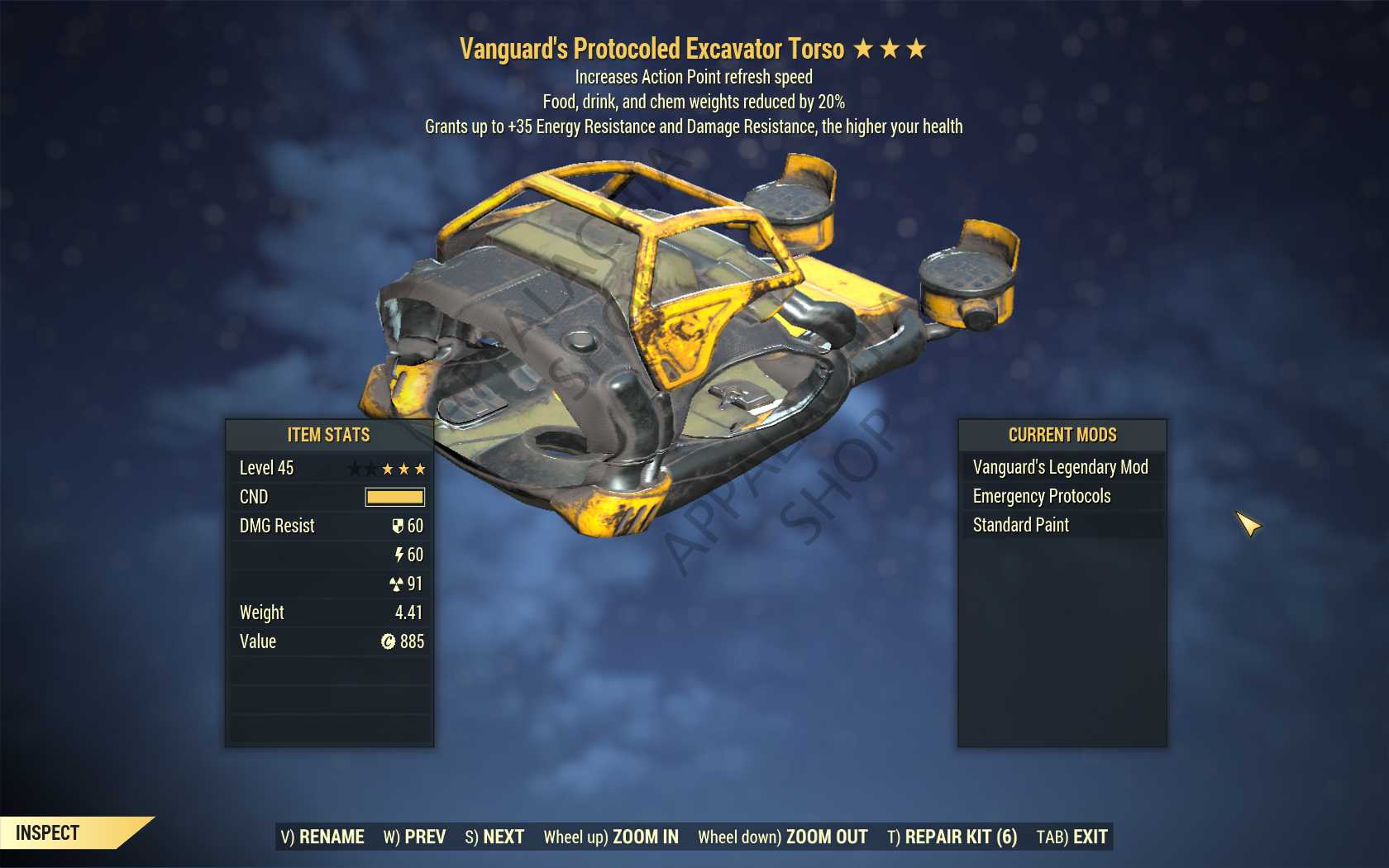The image size is (1389, 868).
Task: Go to the previous item with Prev
Action: coord(414,837)
